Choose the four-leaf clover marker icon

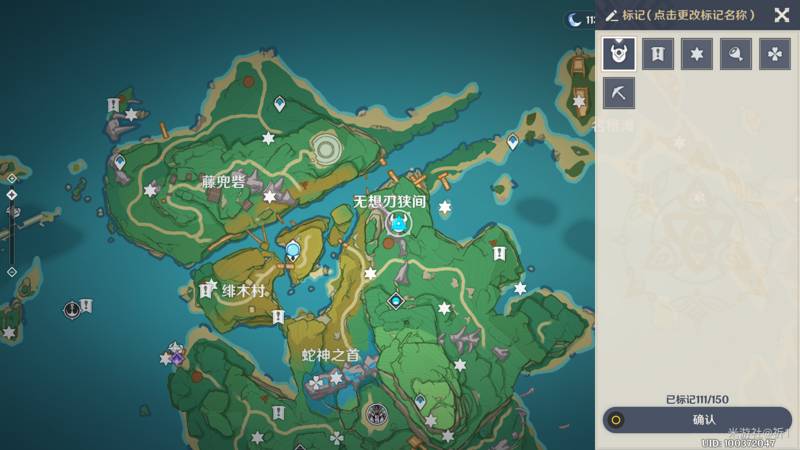click(775, 54)
